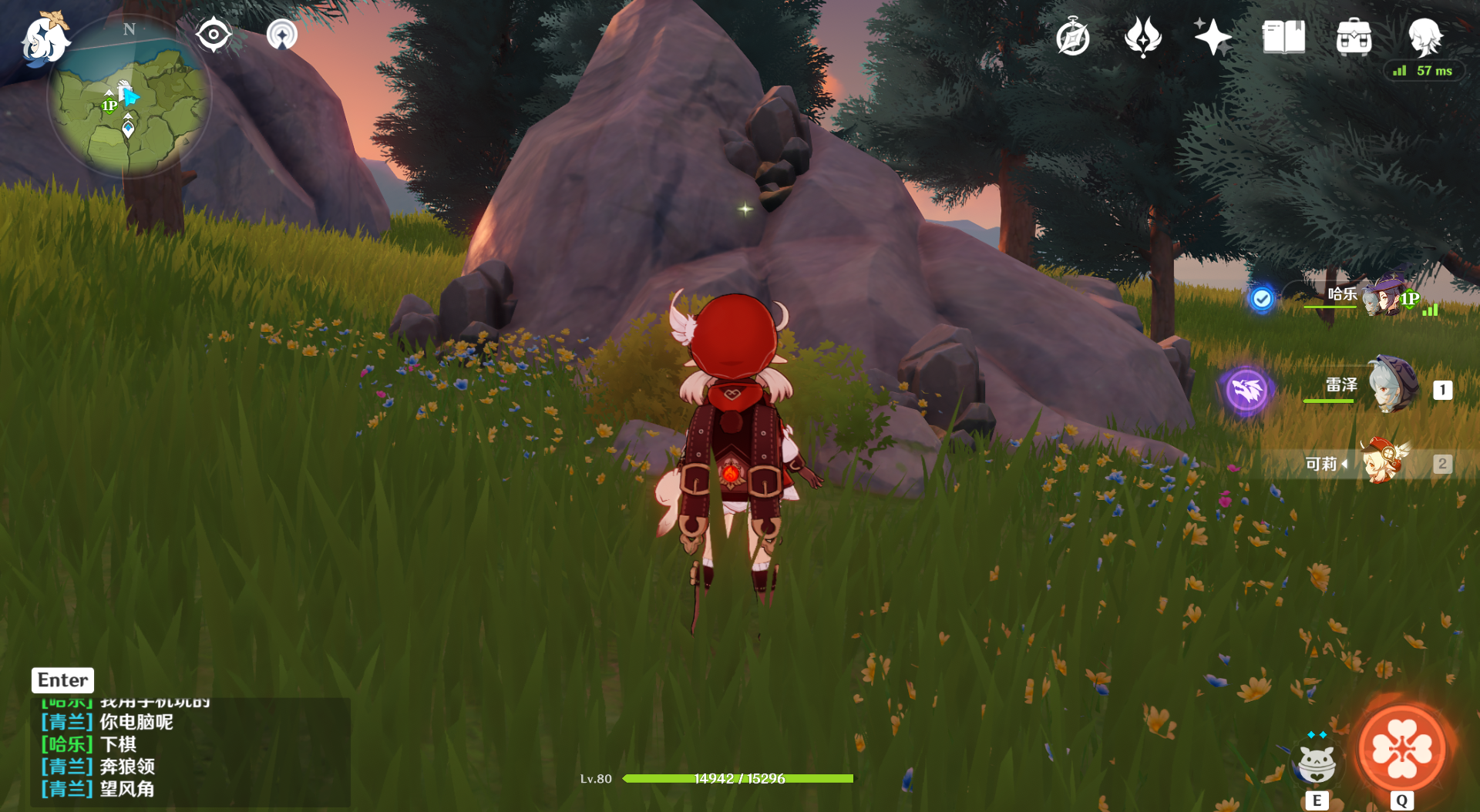Screen dimensions: 1480x812
Task: Open the Paimon menu icon
Action: 45,39
